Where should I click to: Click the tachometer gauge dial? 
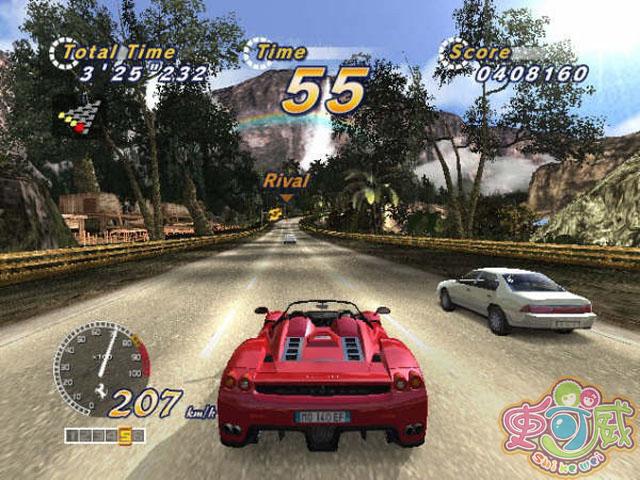pos(100,362)
